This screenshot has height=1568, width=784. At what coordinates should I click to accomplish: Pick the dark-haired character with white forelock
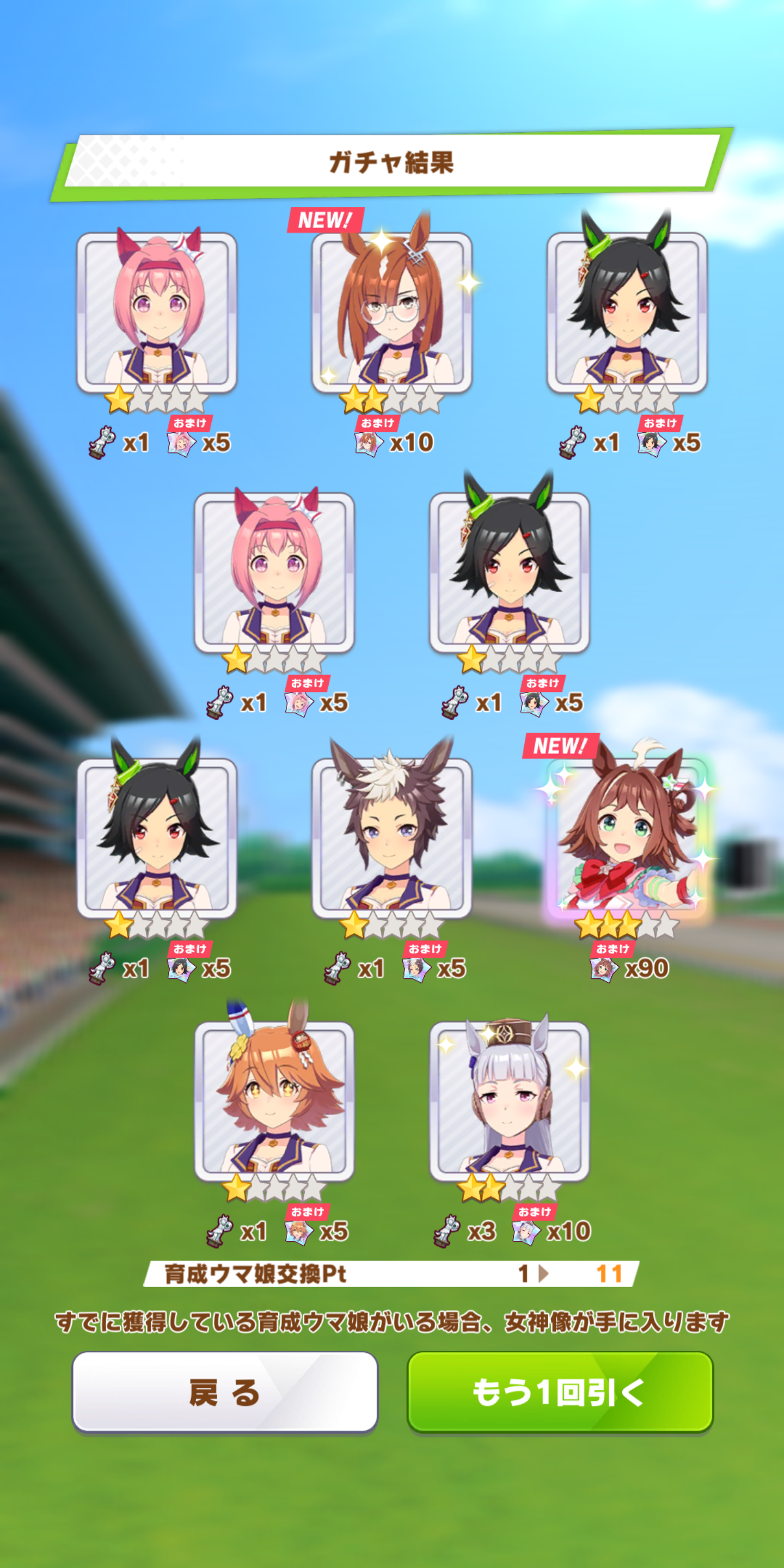[391, 838]
